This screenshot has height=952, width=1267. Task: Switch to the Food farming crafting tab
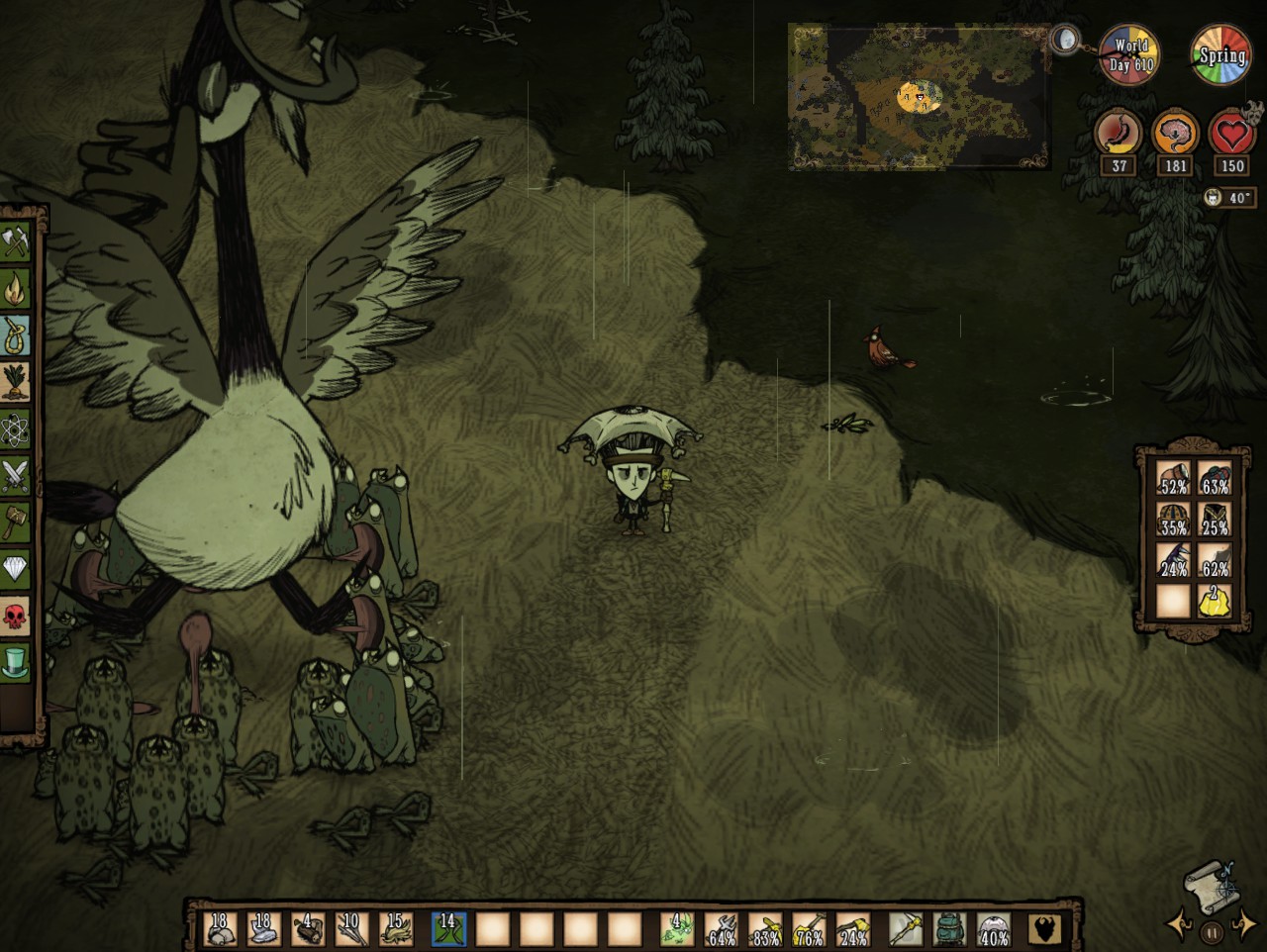pyautogui.click(x=15, y=382)
